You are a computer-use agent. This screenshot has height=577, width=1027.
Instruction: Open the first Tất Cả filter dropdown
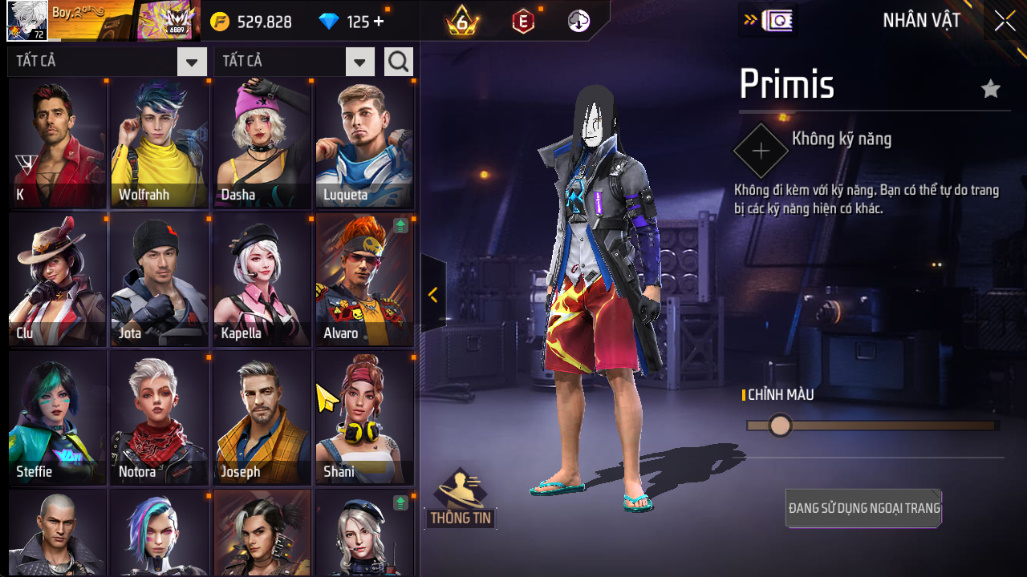pyautogui.click(x=191, y=62)
